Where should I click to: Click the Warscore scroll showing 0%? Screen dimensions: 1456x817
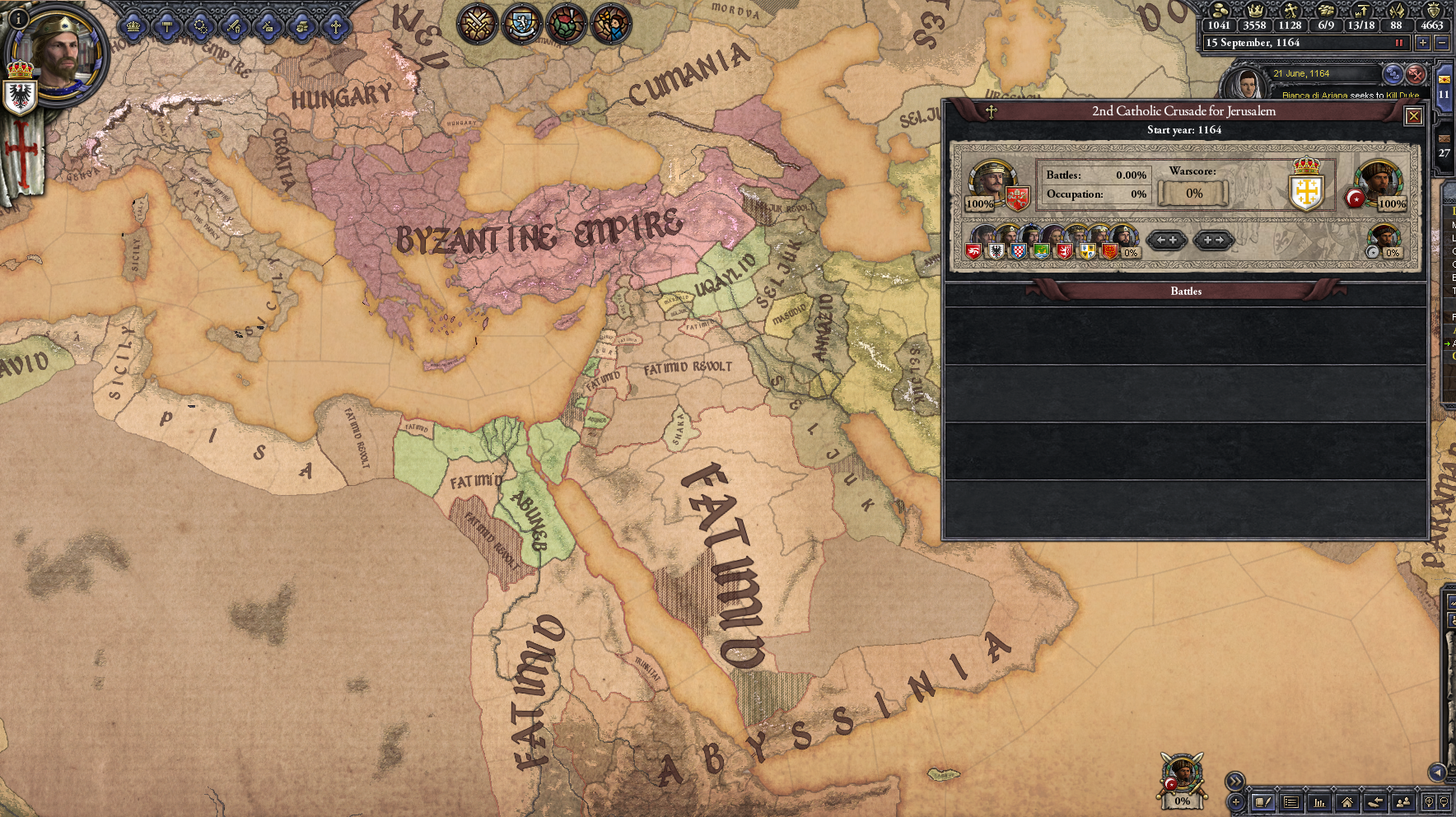(1193, 194)
